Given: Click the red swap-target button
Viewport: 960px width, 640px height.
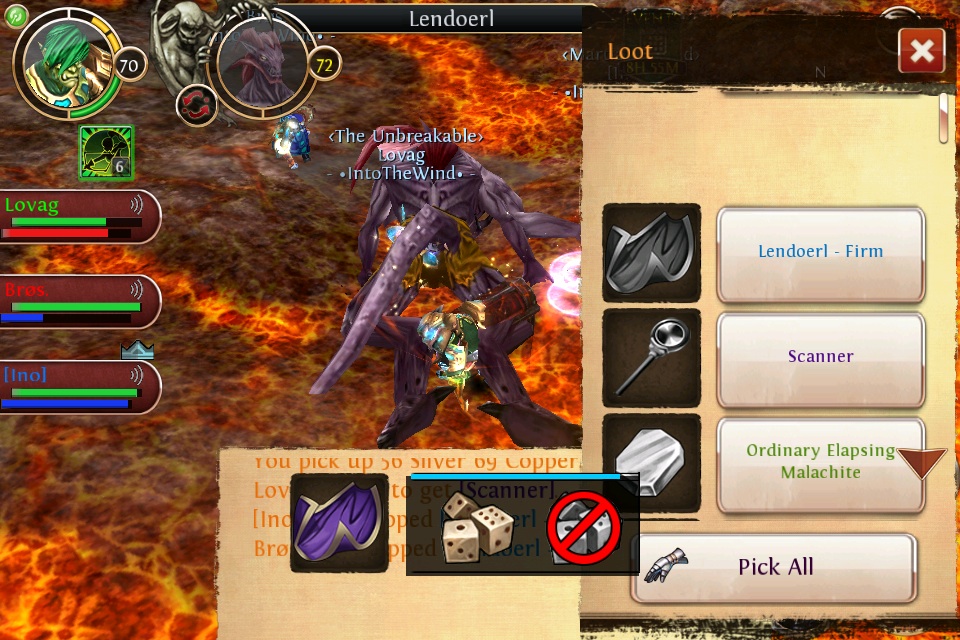Looking at the screenshot, I should point(196,104).
